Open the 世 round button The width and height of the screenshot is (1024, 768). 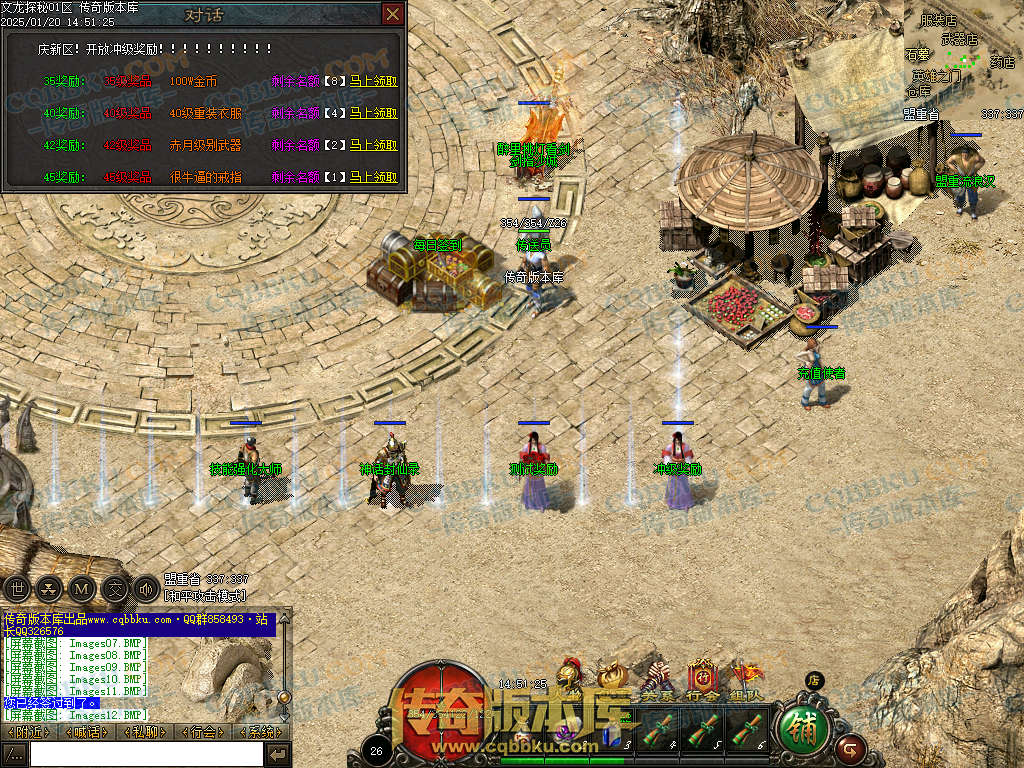point(16,588)
